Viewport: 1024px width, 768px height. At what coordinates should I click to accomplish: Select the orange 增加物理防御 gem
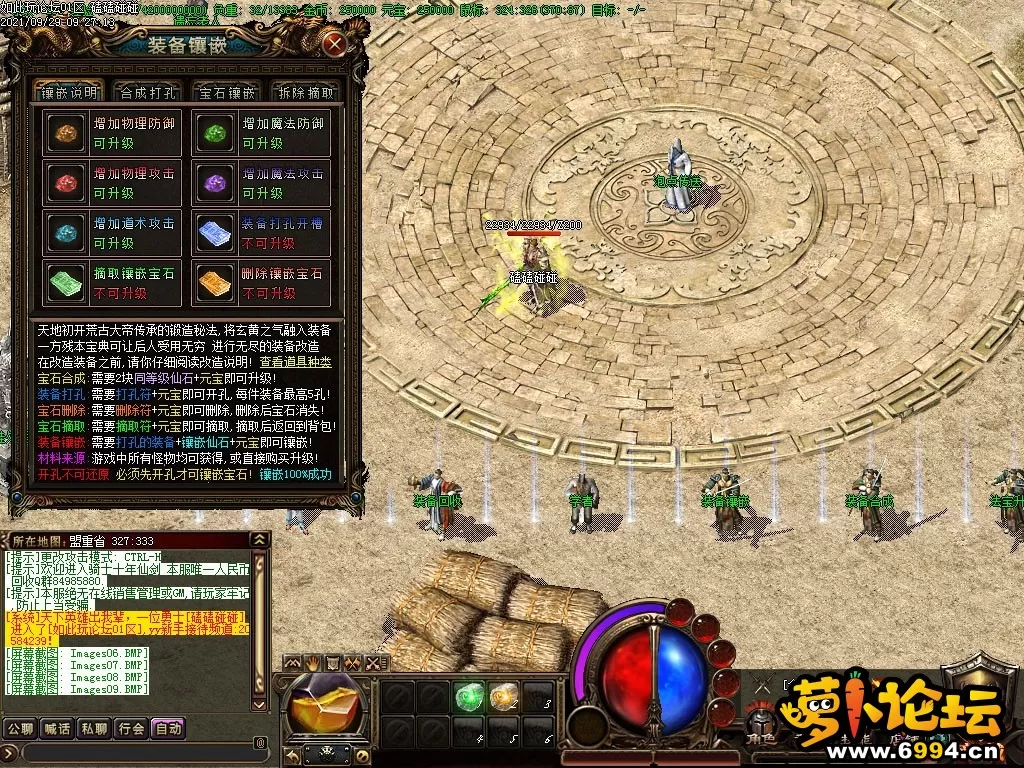click(x=67, y=133)
